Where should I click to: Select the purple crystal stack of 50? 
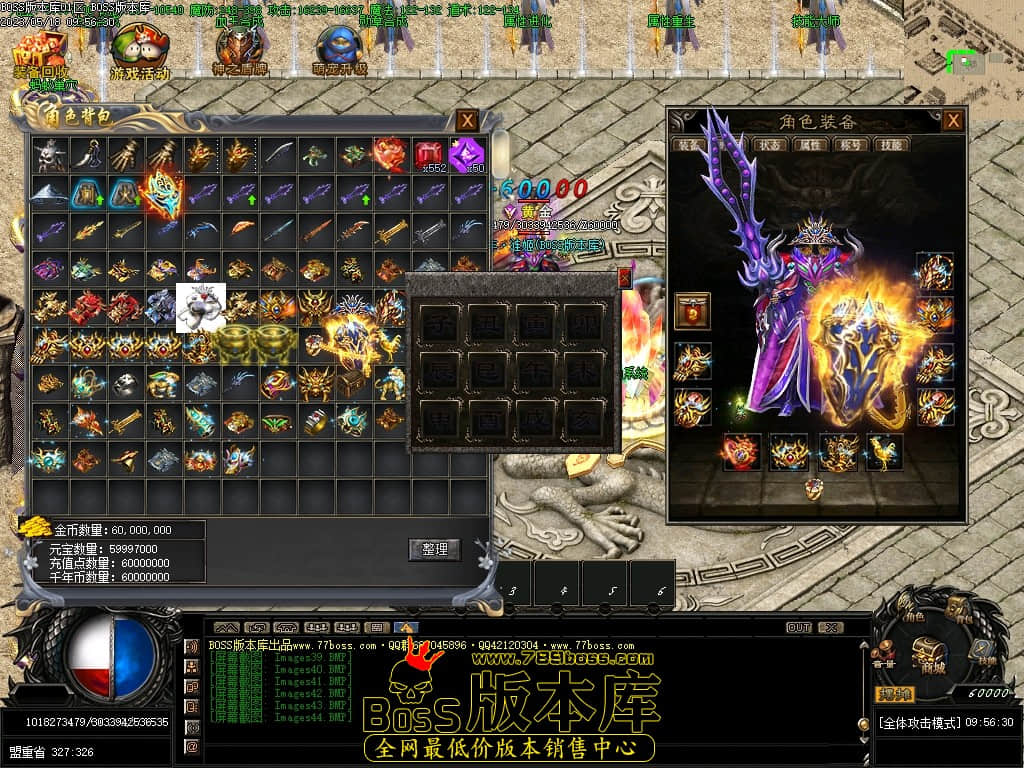tap(467, 155)
